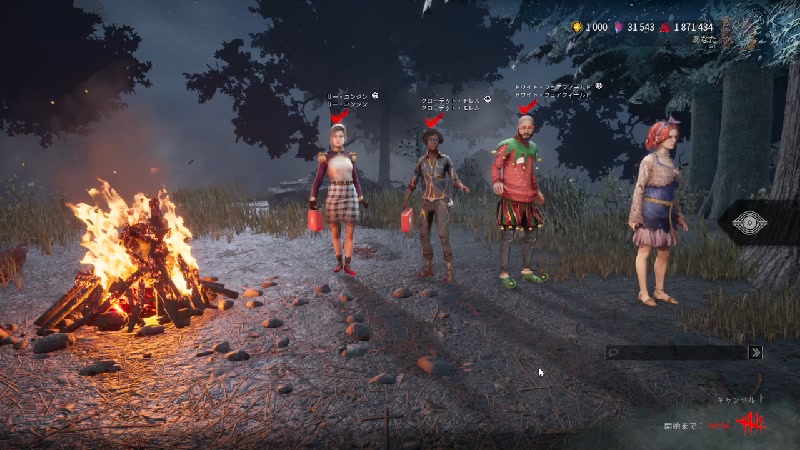The image size is (800, 450).
Task: Cancel ready with the キャンセル button
Action: pos(739,400)
